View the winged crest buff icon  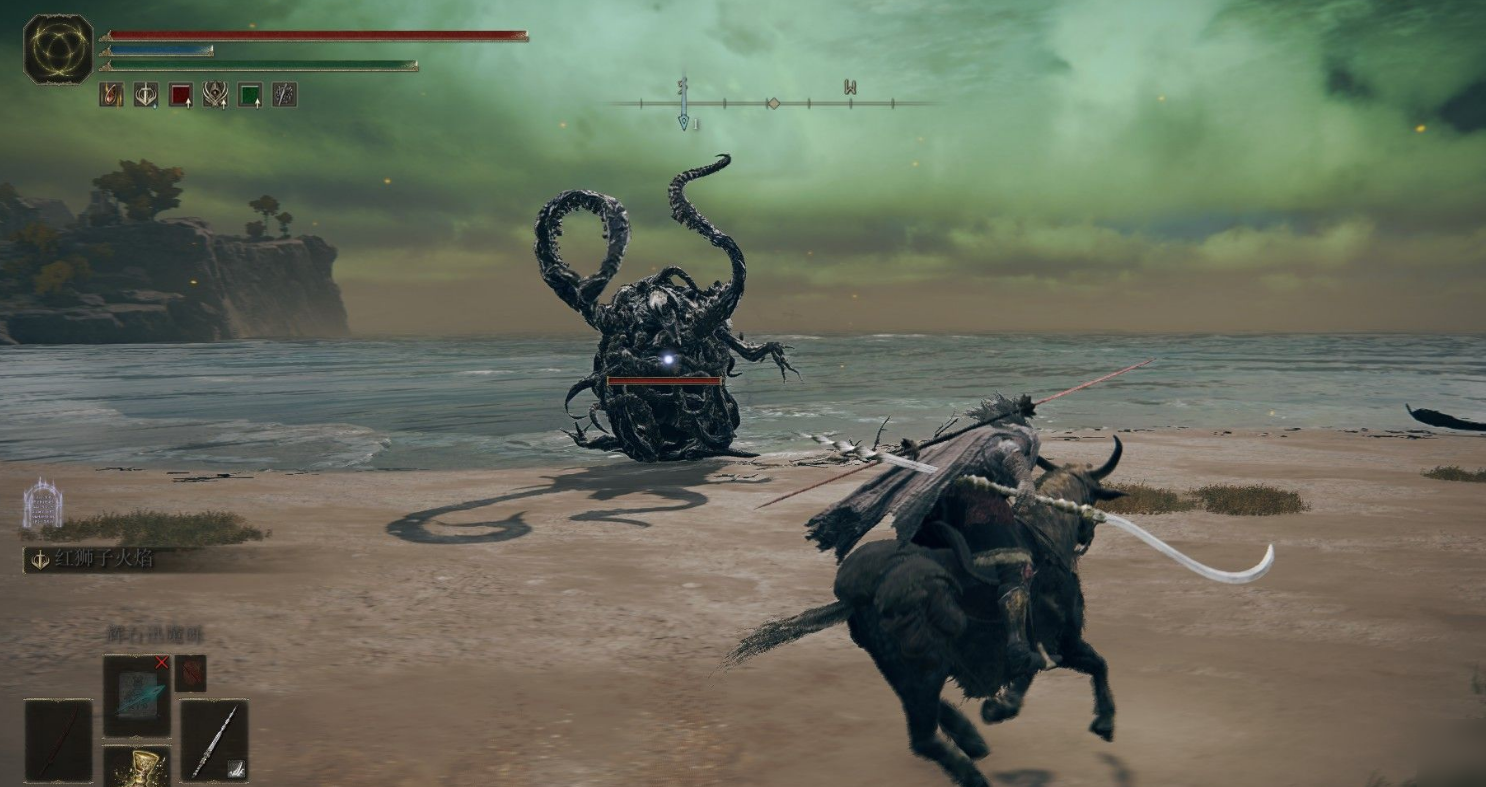pyautogui.click(x=215, y=95)
